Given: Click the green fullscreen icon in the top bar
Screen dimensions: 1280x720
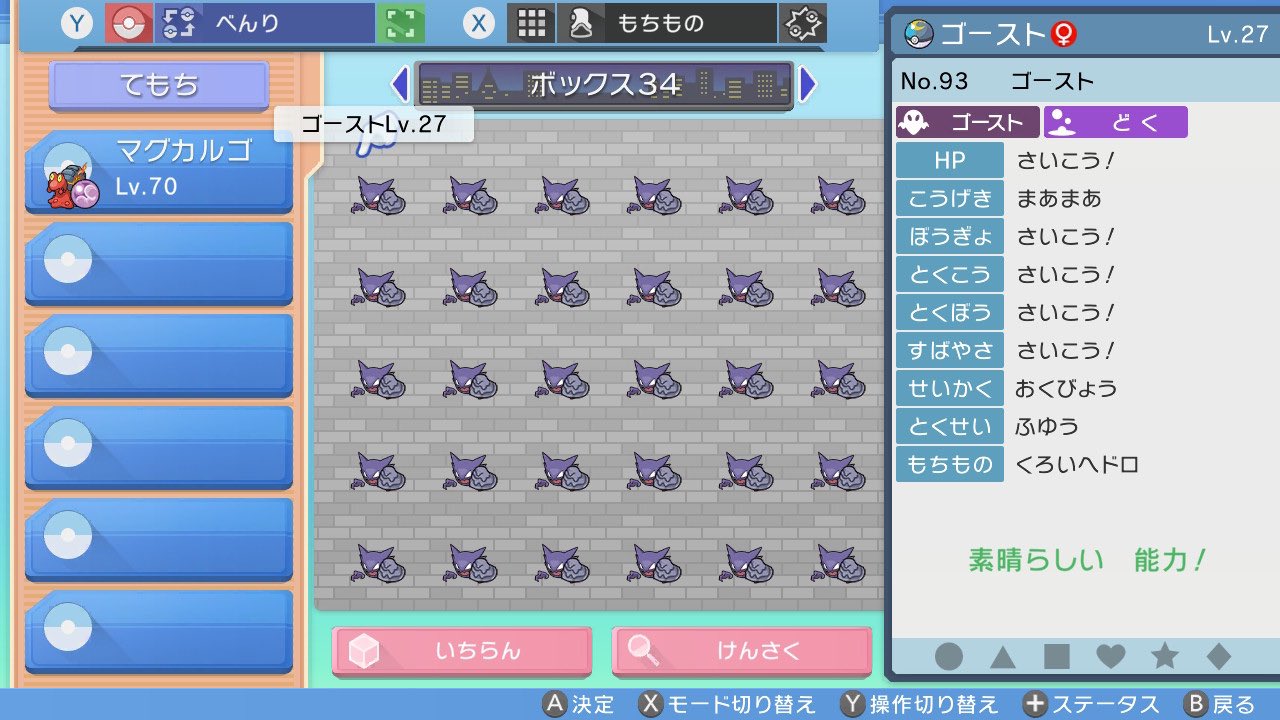Looking at the screenshot, I should [400, 22].
